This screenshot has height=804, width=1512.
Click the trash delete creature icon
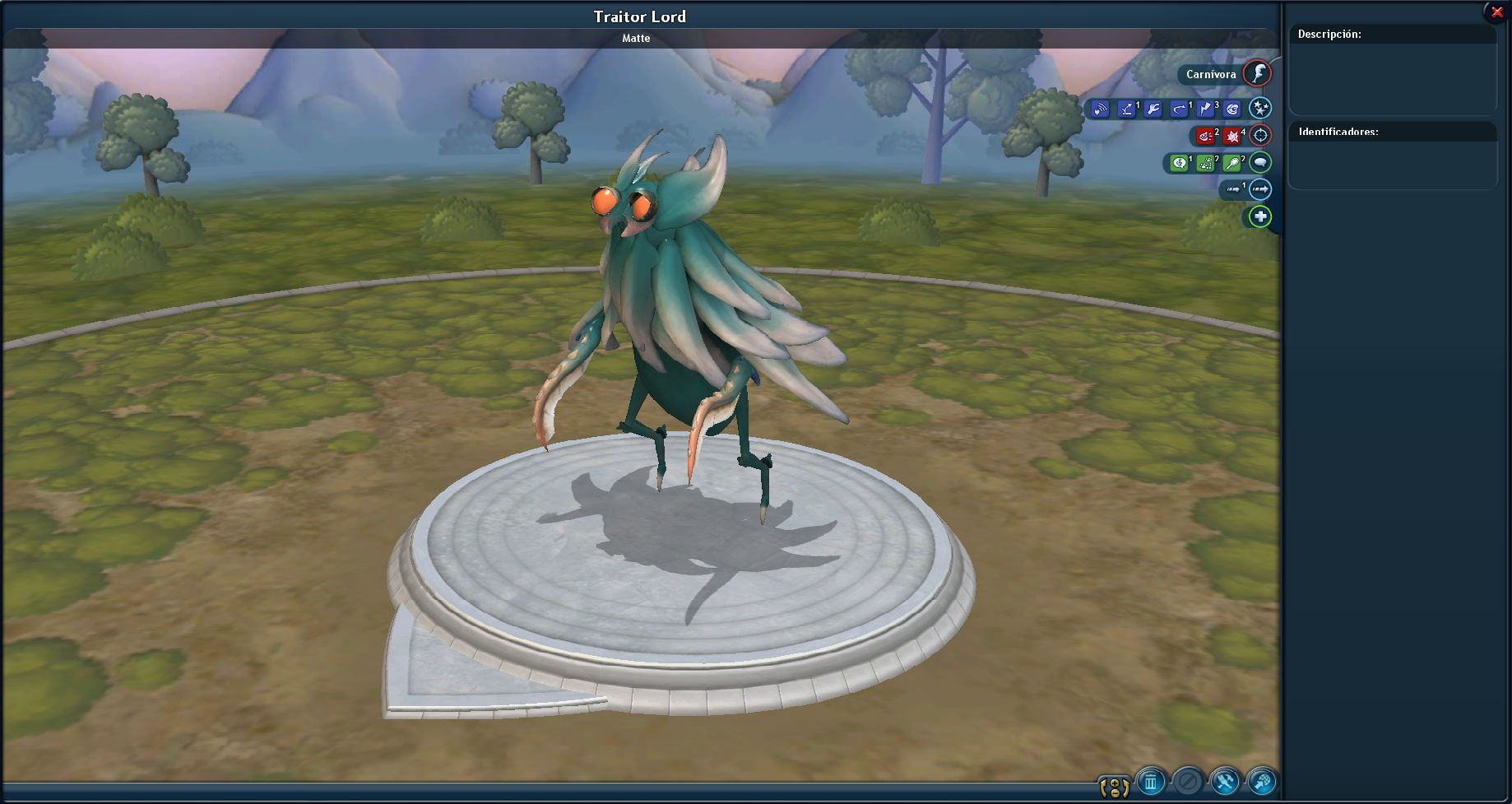coord(1150,783)
